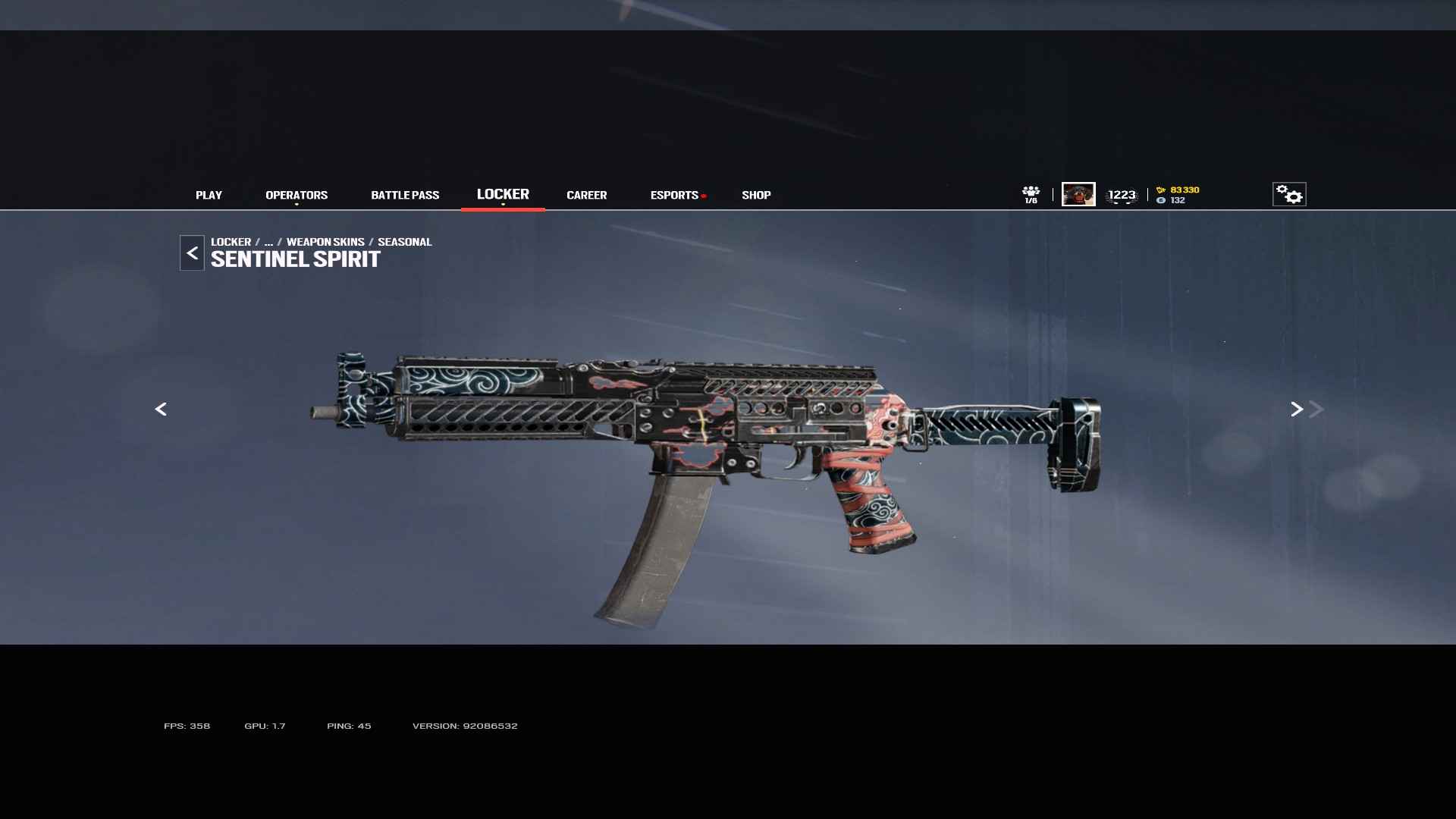Open the Play tab
1456x819 pixels.
pos(209,195)
